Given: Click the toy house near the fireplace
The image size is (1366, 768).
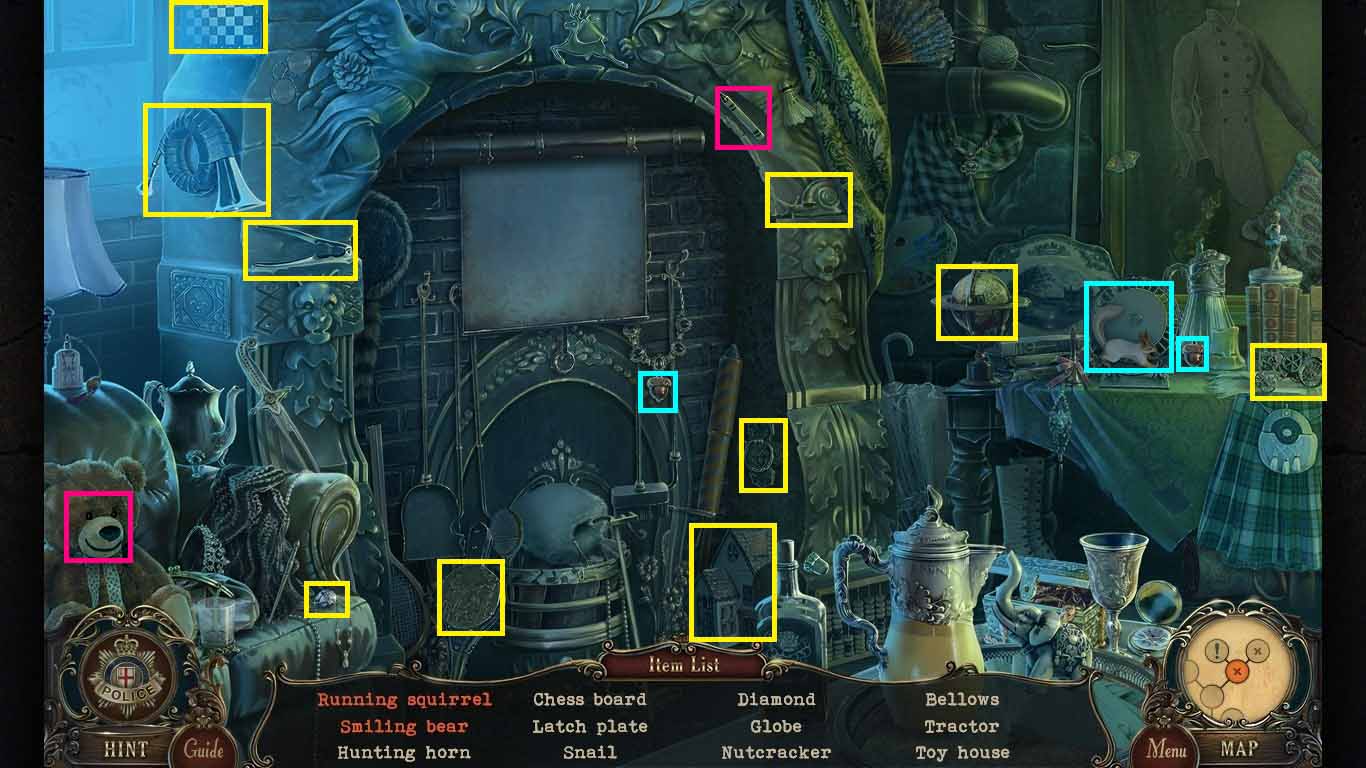Looking at the screenshot, I should 734,580.
